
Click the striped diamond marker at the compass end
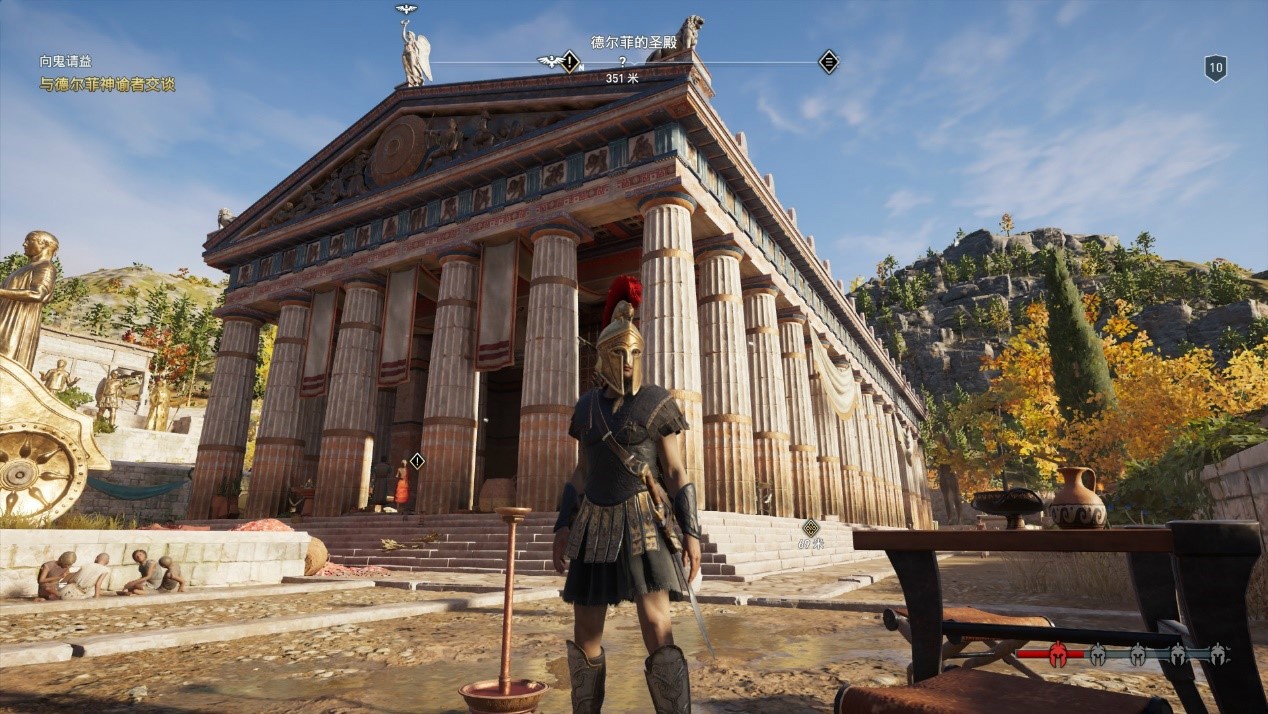click(828, 62)
